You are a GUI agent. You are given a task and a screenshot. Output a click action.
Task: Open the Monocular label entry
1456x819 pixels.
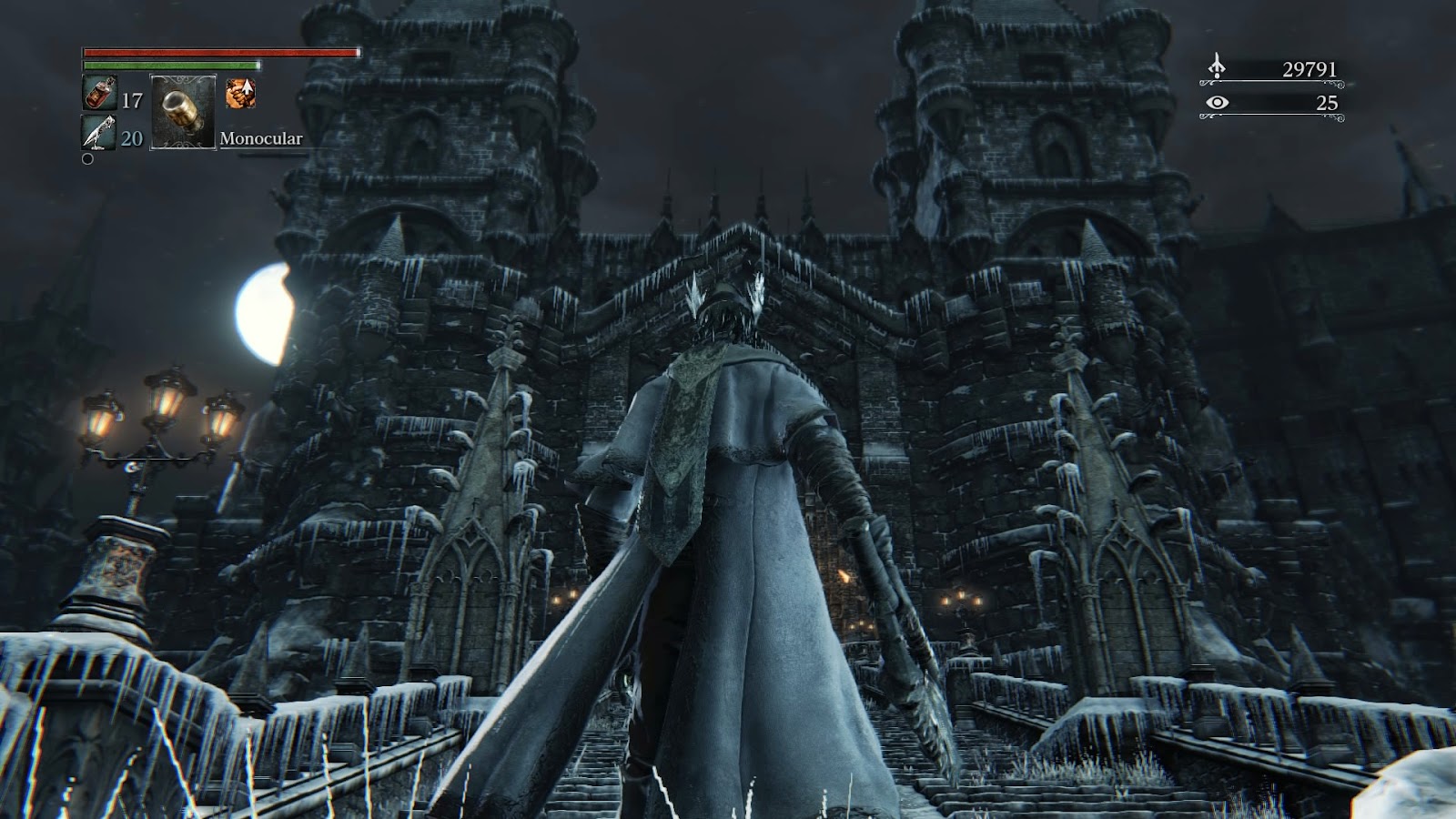click(x=260, y=140)
